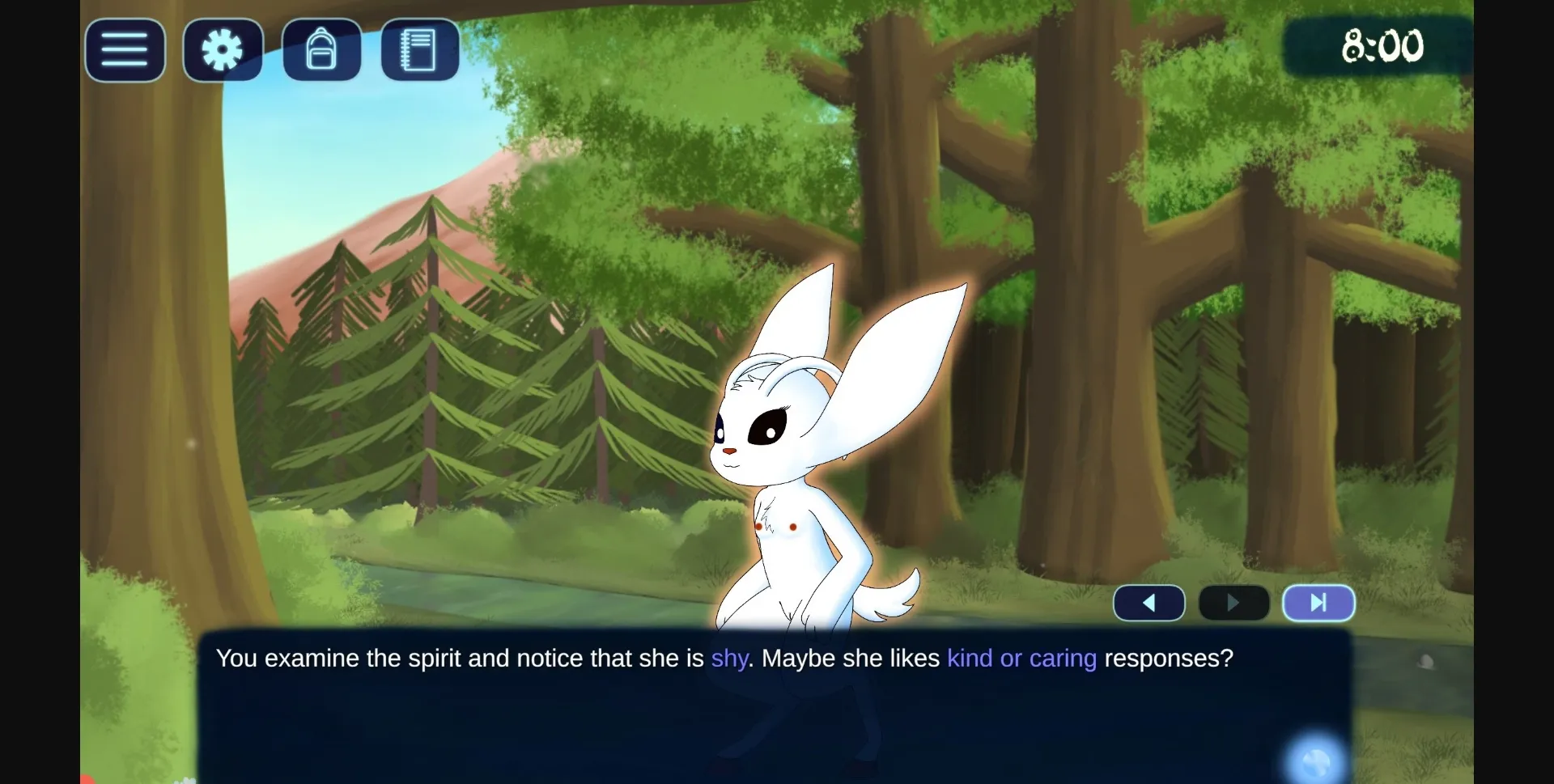Click the gear teeth on the settings icon
The height and width of the screenshot is (784, 1554).
(x=222, y=50)
